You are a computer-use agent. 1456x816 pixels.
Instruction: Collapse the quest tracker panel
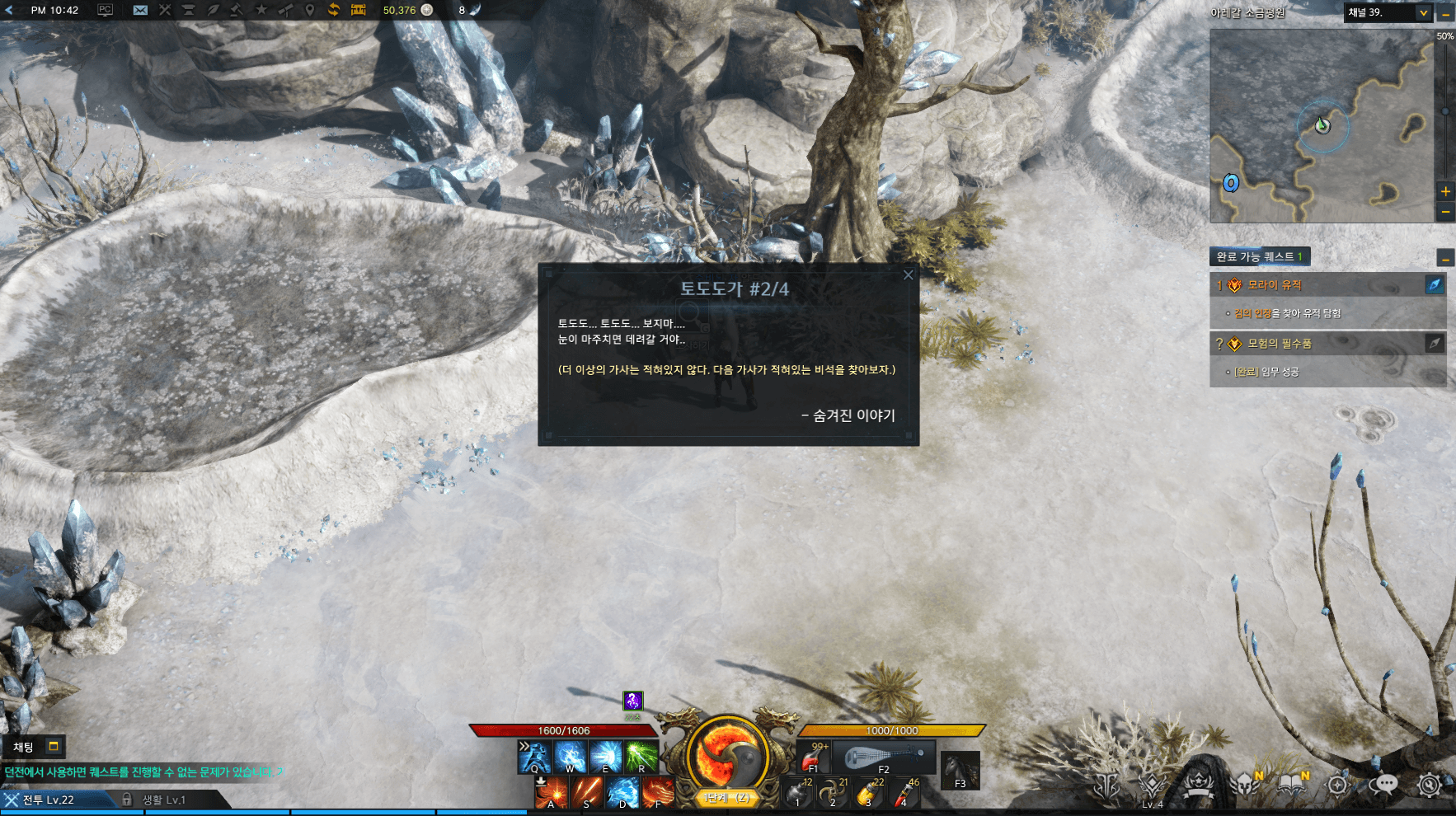pos(1445,258)
